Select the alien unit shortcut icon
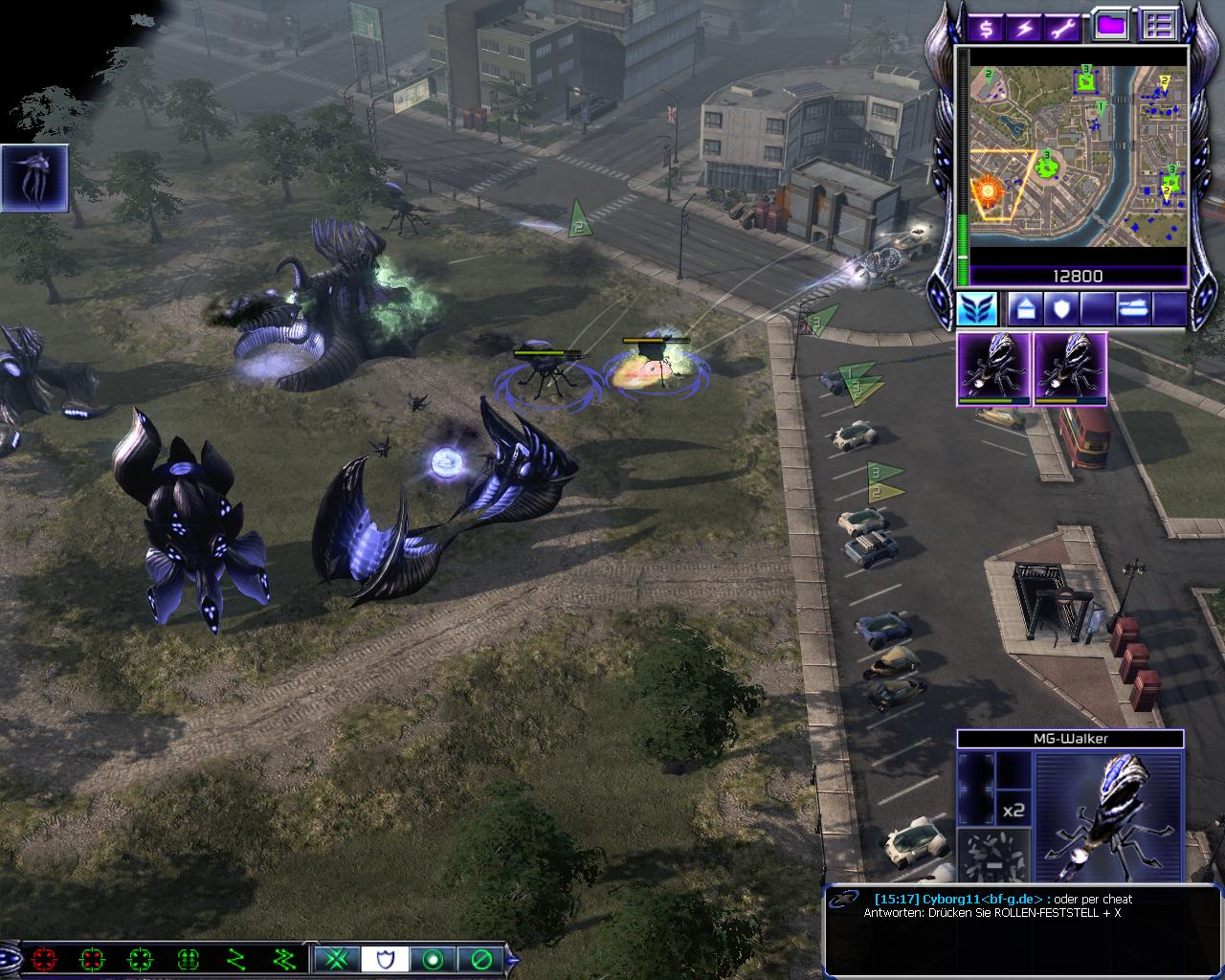This screenshot has width=1225, height=980. pyautogui.click(x=34, y=178)
